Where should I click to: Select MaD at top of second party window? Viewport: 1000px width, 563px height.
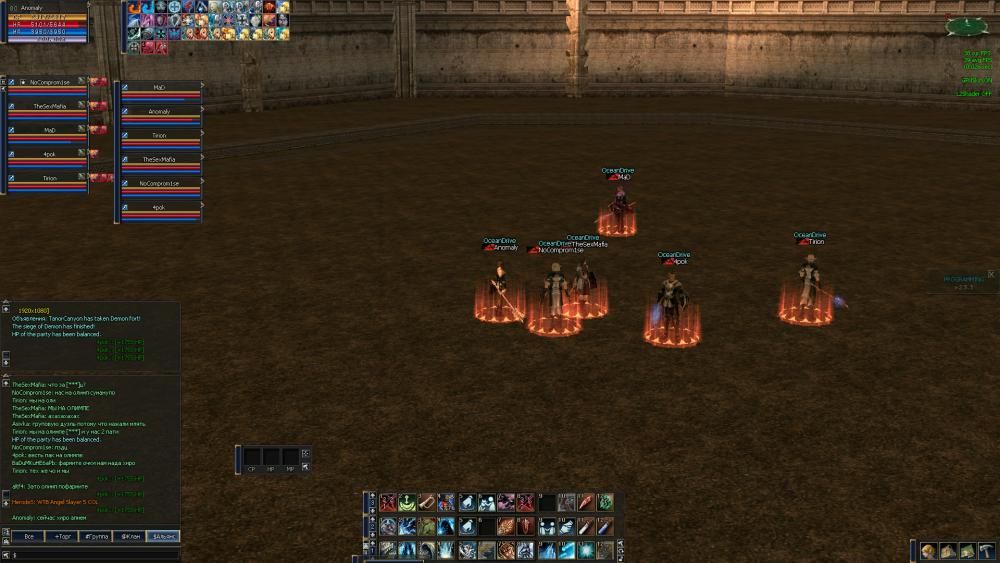click(x=160, y=87)
